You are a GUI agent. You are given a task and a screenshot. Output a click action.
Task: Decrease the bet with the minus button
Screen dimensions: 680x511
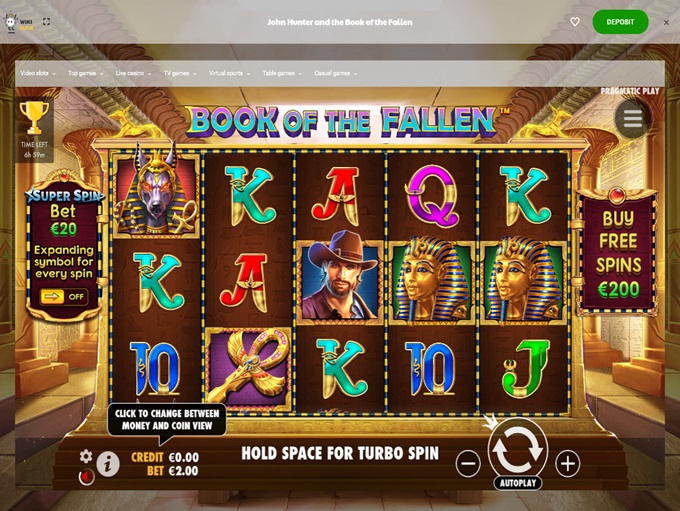[x=467, y=463]
